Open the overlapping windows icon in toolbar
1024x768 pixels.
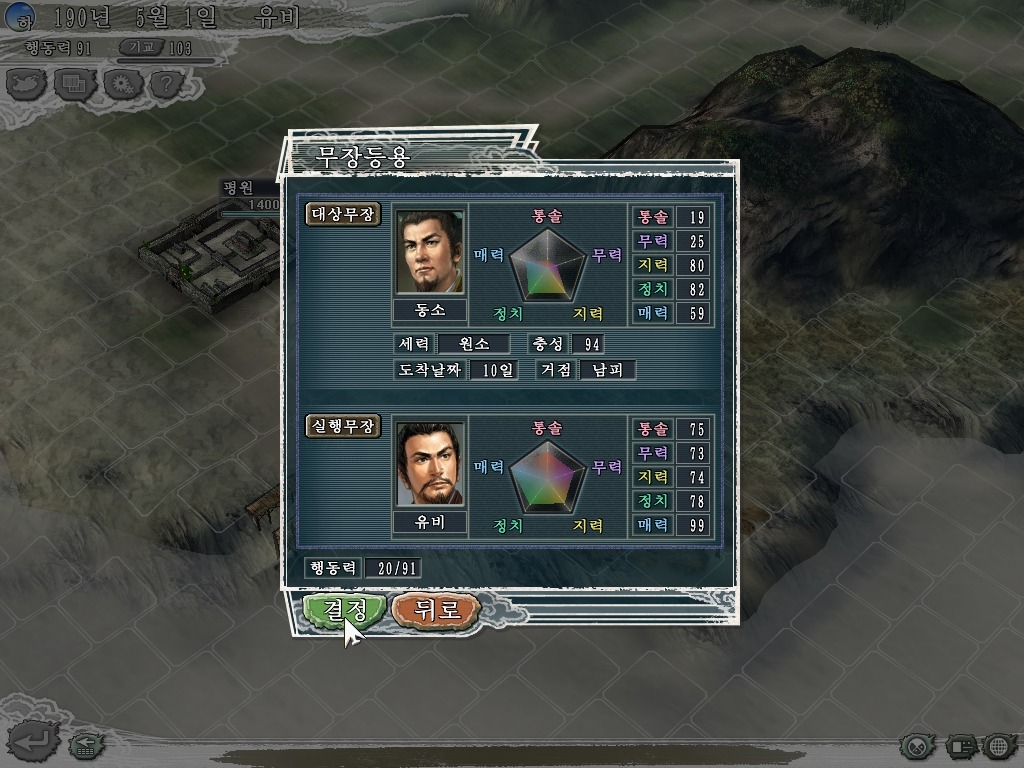point(73,83)
